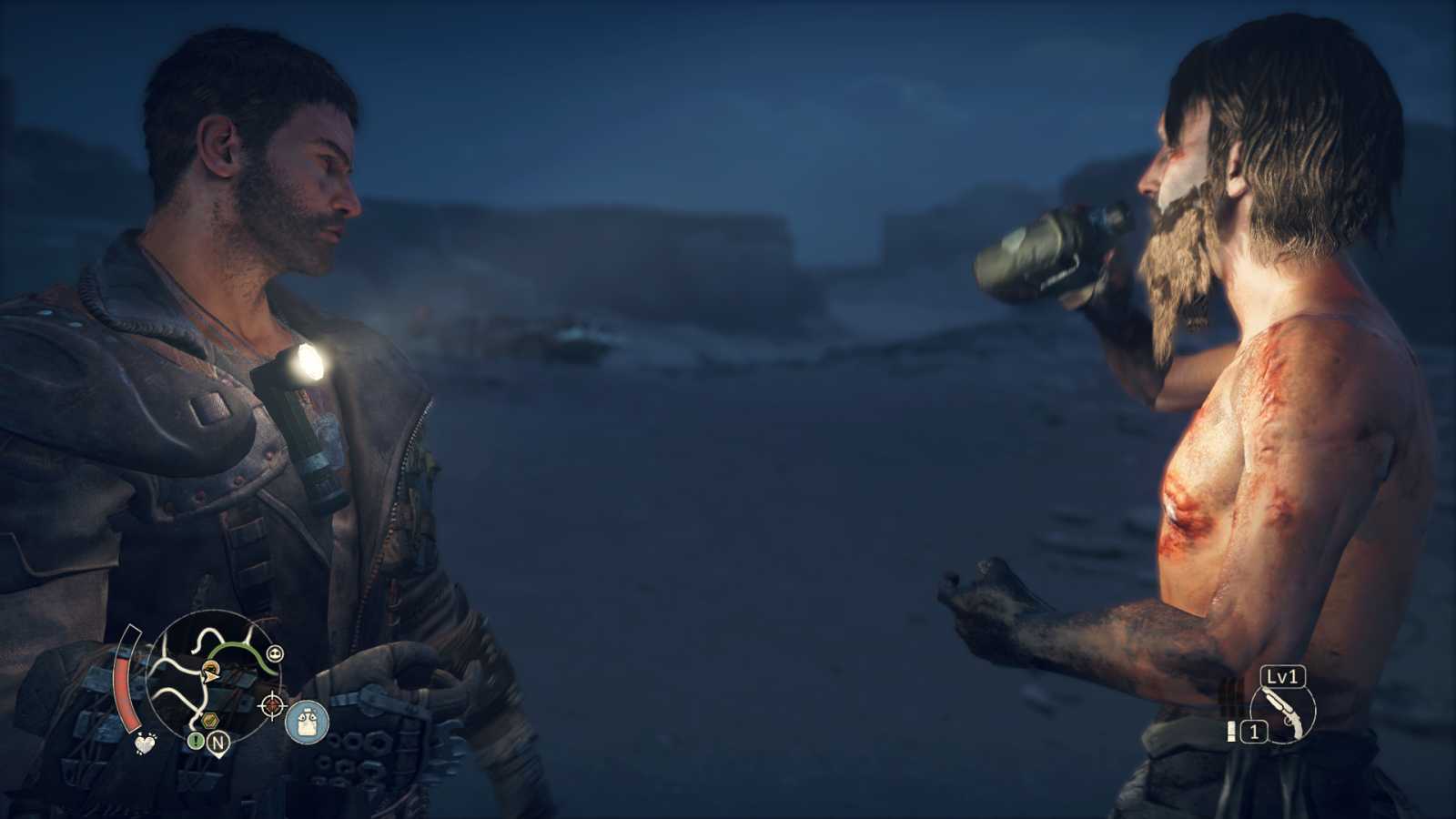Toggle the North compass indicator on the minimap

point(218,743)
